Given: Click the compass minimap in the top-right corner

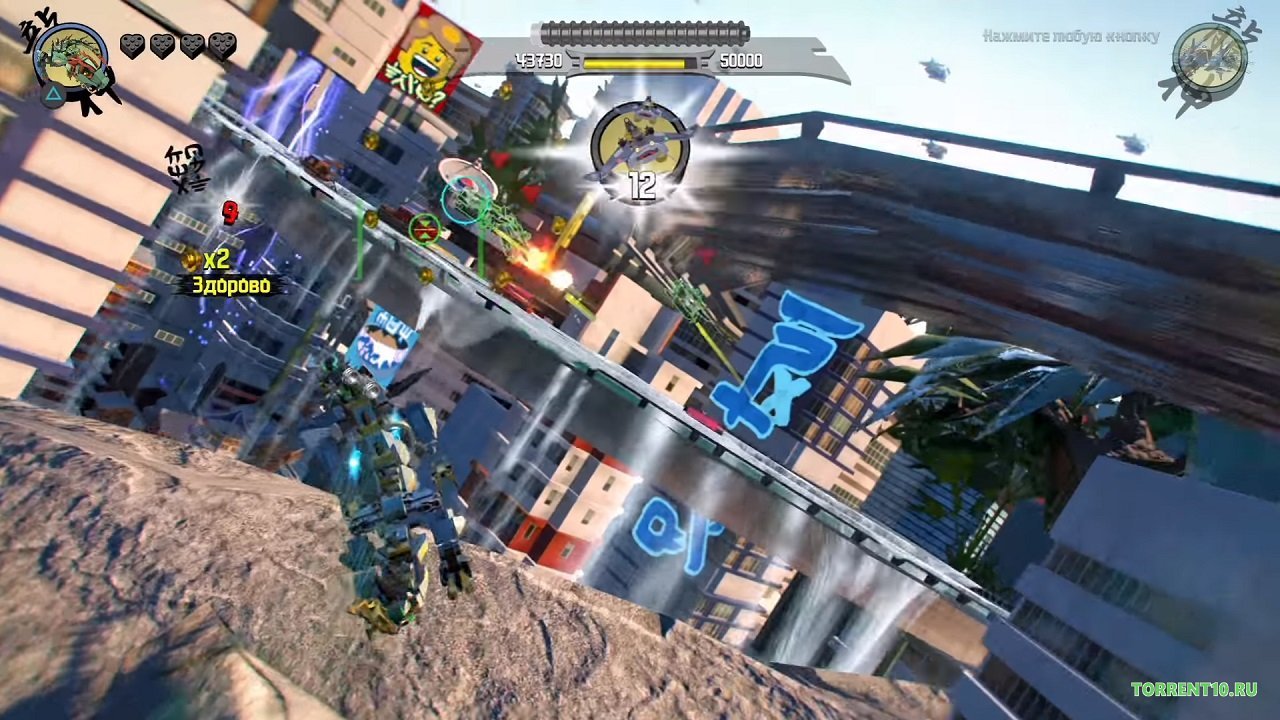Looking at the screenshot, I should point(1208,55).
